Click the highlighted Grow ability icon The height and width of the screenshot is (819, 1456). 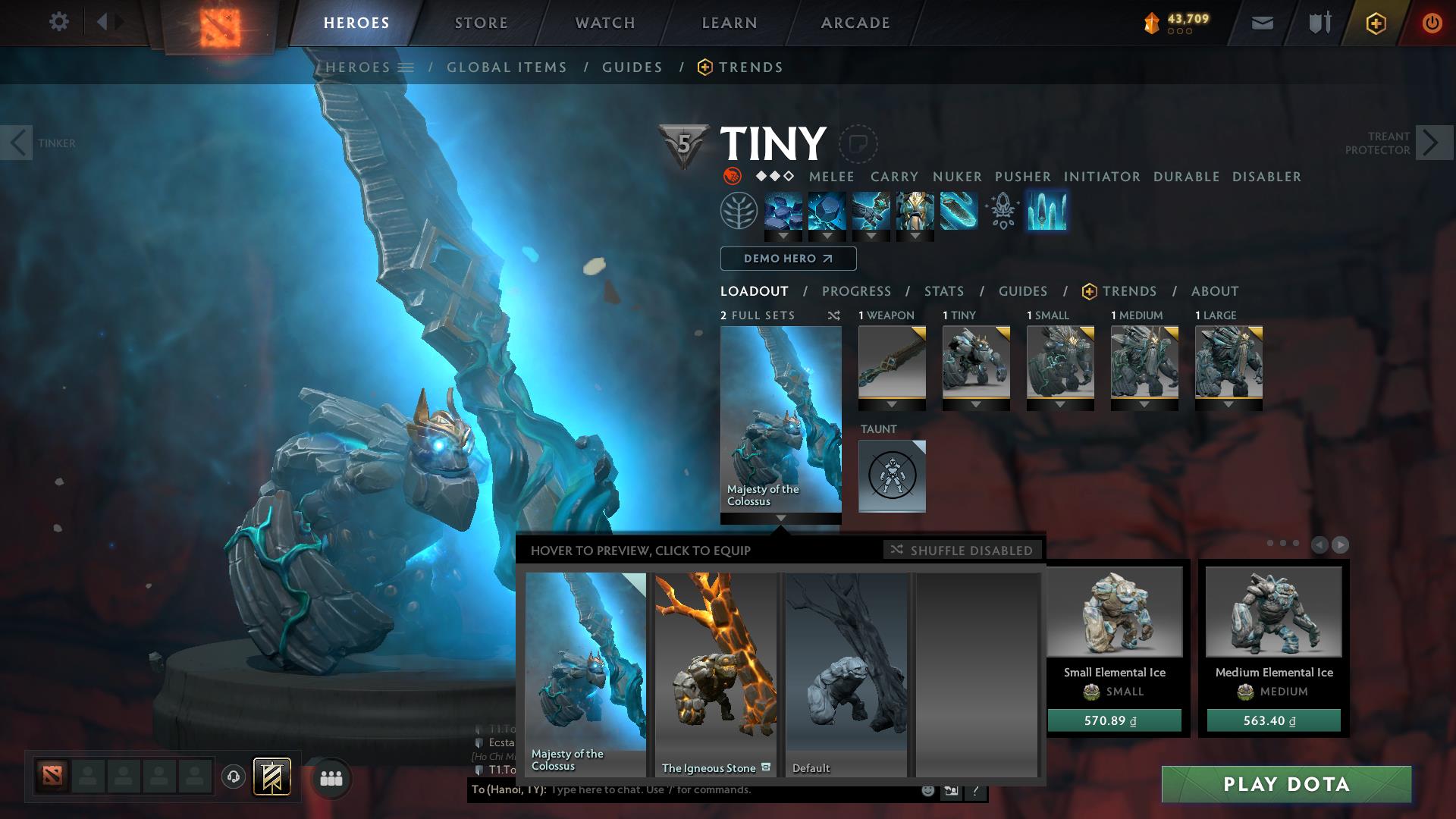pyautogui.click(x=1049, y=212)
